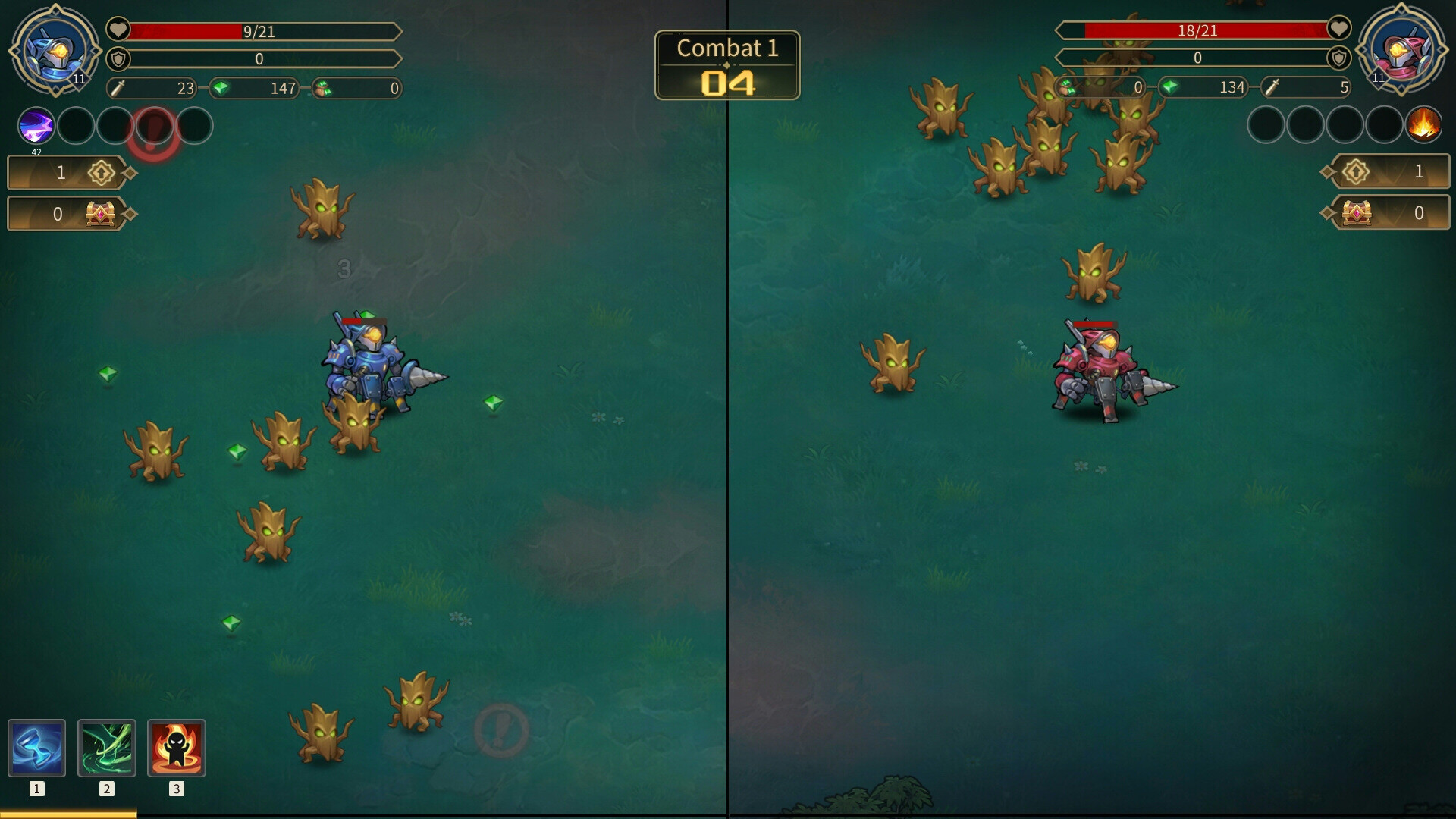The width and height of the screenshot is (1456, 819).
Task: Click the green gem bag currency icon
Action: (x=325, y=89)
